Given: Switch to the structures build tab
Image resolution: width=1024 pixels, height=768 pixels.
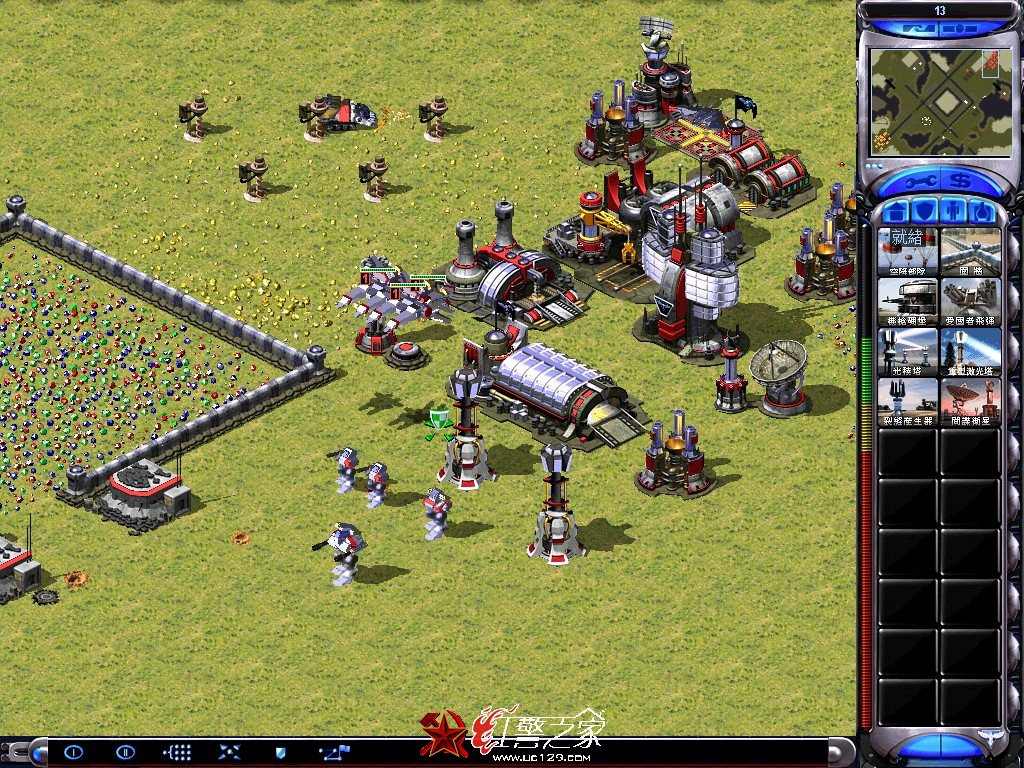Looking at the screenshot, I should tap(897, 212).
